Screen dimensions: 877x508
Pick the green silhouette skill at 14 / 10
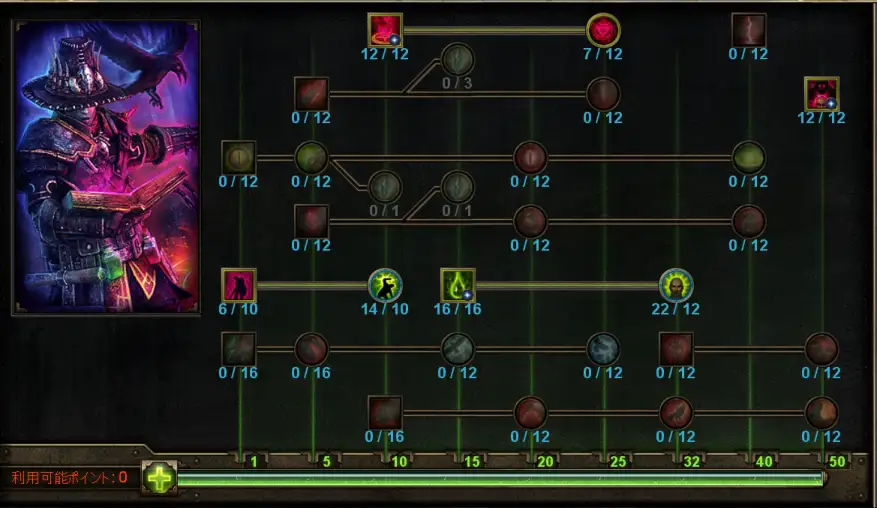point(385,286)
